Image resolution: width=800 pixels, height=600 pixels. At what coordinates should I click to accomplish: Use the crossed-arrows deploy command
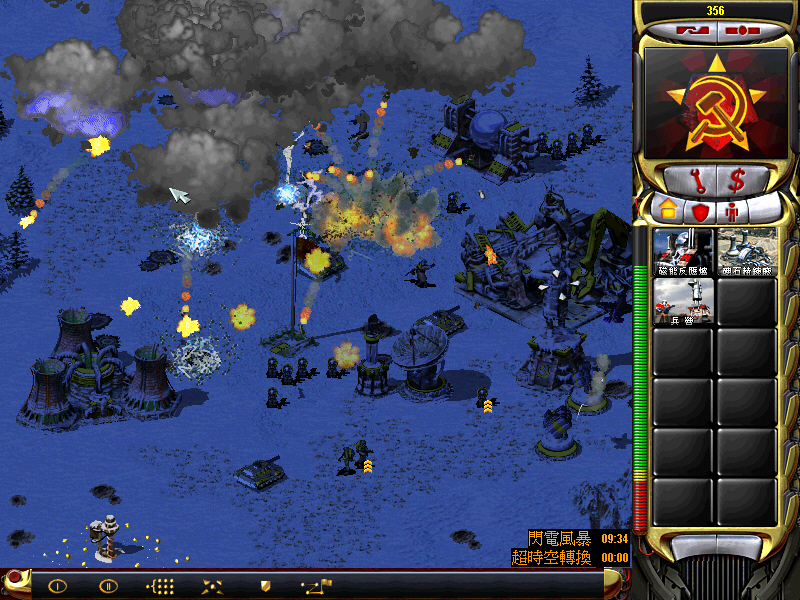(213, 585)
